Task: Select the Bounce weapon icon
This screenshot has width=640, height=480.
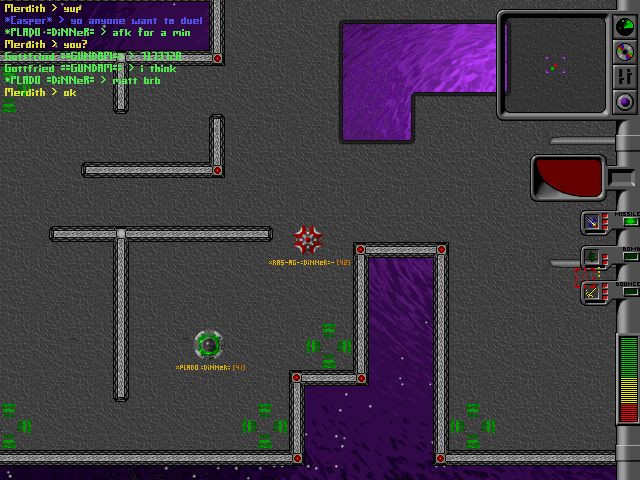Action: coord(593,292)
